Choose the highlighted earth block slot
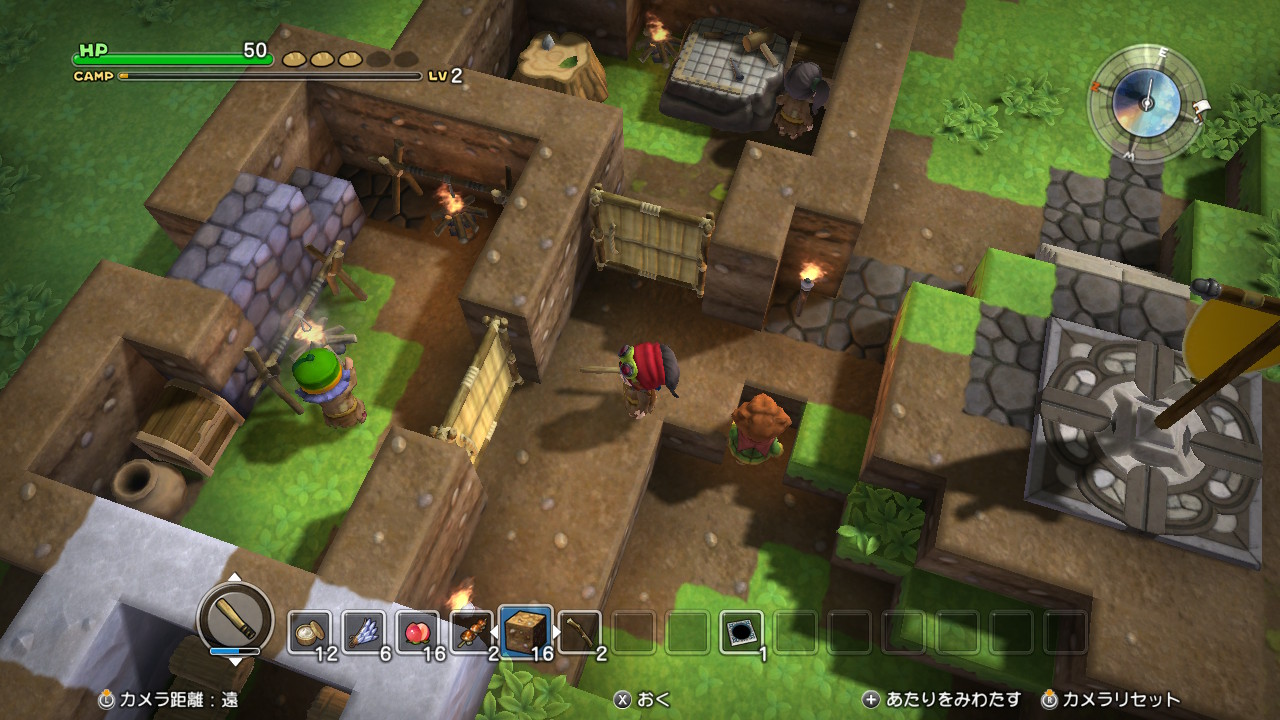The image size is (1280, 720). point(526,632)
